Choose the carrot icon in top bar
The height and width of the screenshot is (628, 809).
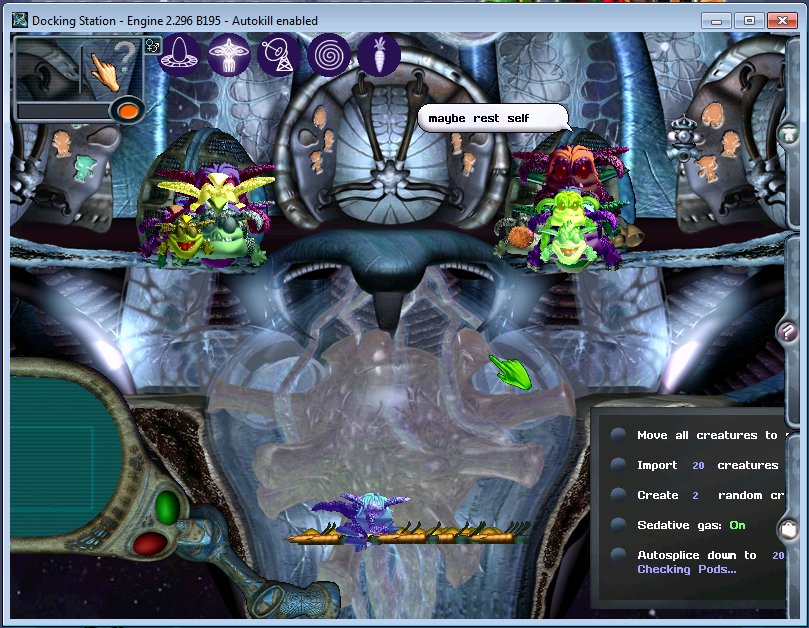379,54
